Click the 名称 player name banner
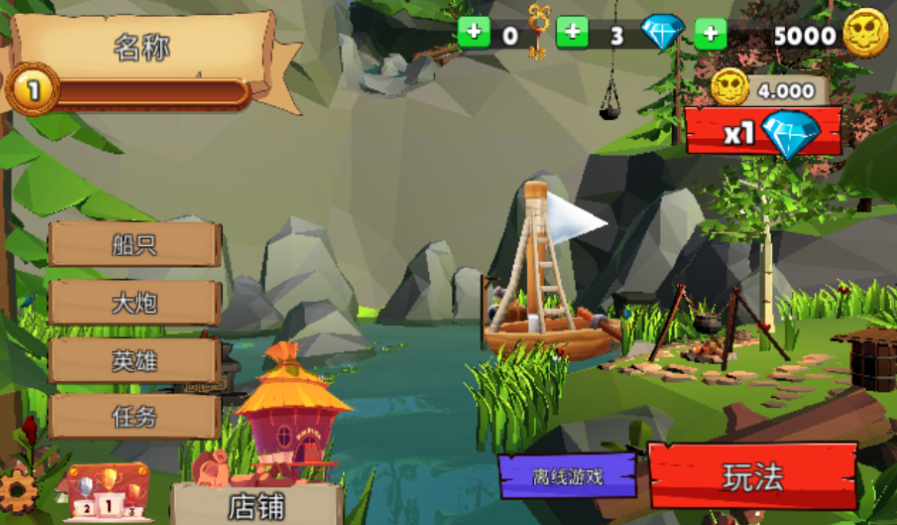The width and height of the screenshot is (897, 525). pos(140,47)
